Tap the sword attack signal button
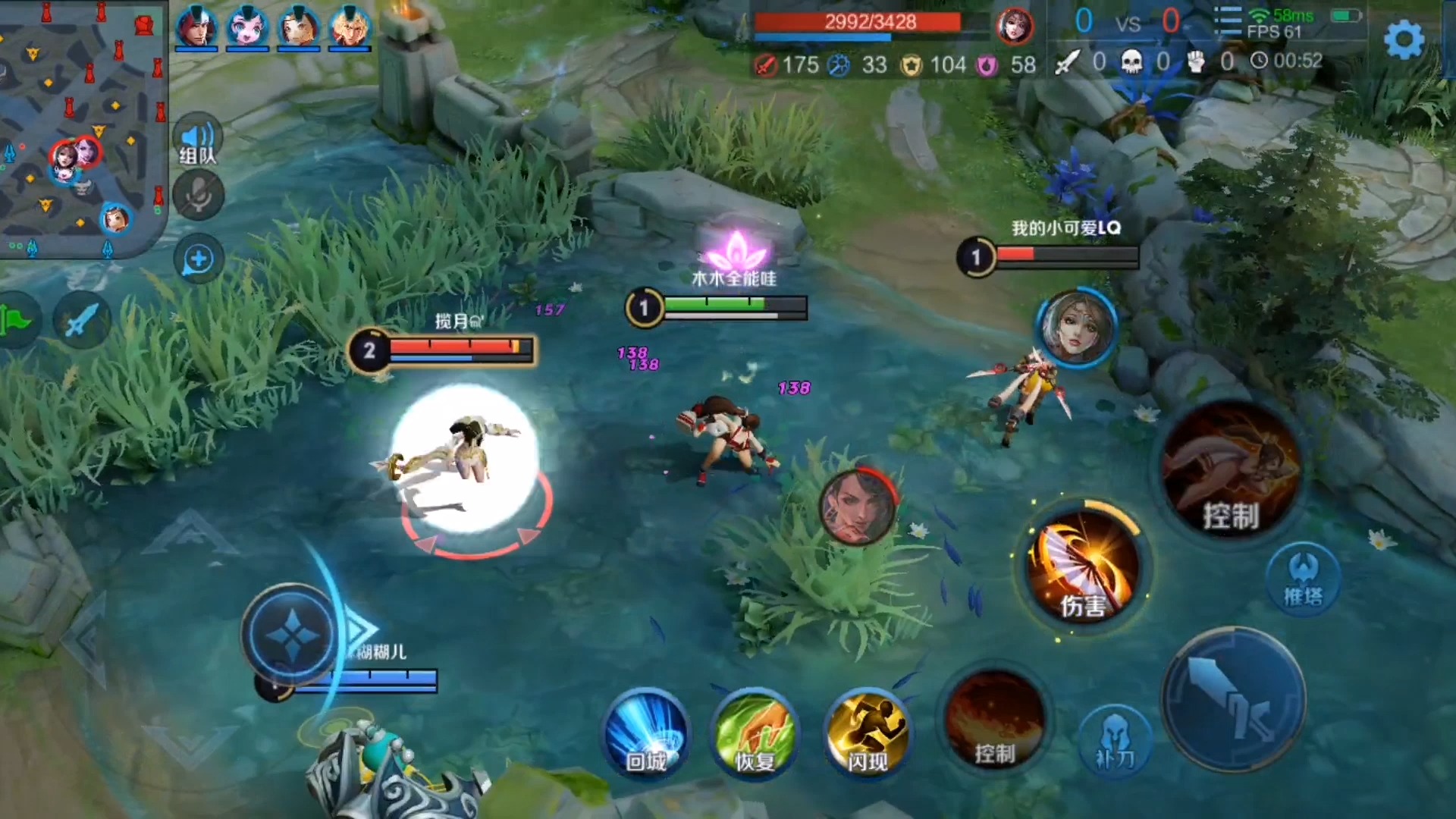1456x819 pixels. click(81, 321)
